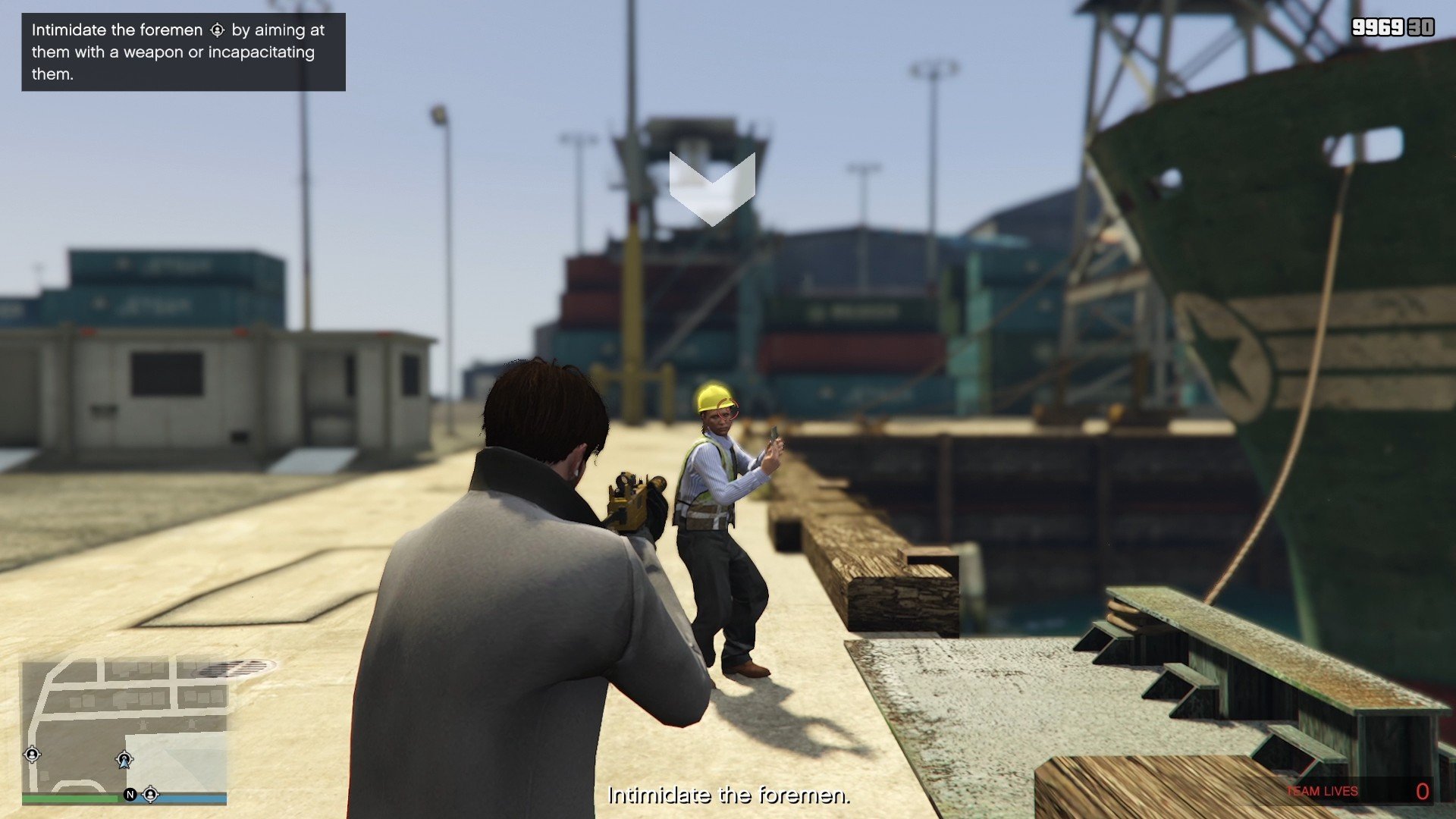Screen dimensions: 1456x819
Task: Click the north compass indicator on the minimap
Action: point(130,794)
